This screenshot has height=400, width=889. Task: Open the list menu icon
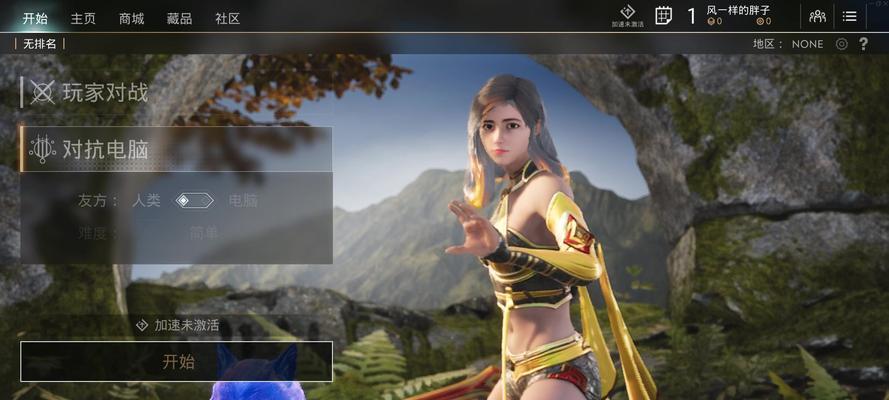pos(850,16)
